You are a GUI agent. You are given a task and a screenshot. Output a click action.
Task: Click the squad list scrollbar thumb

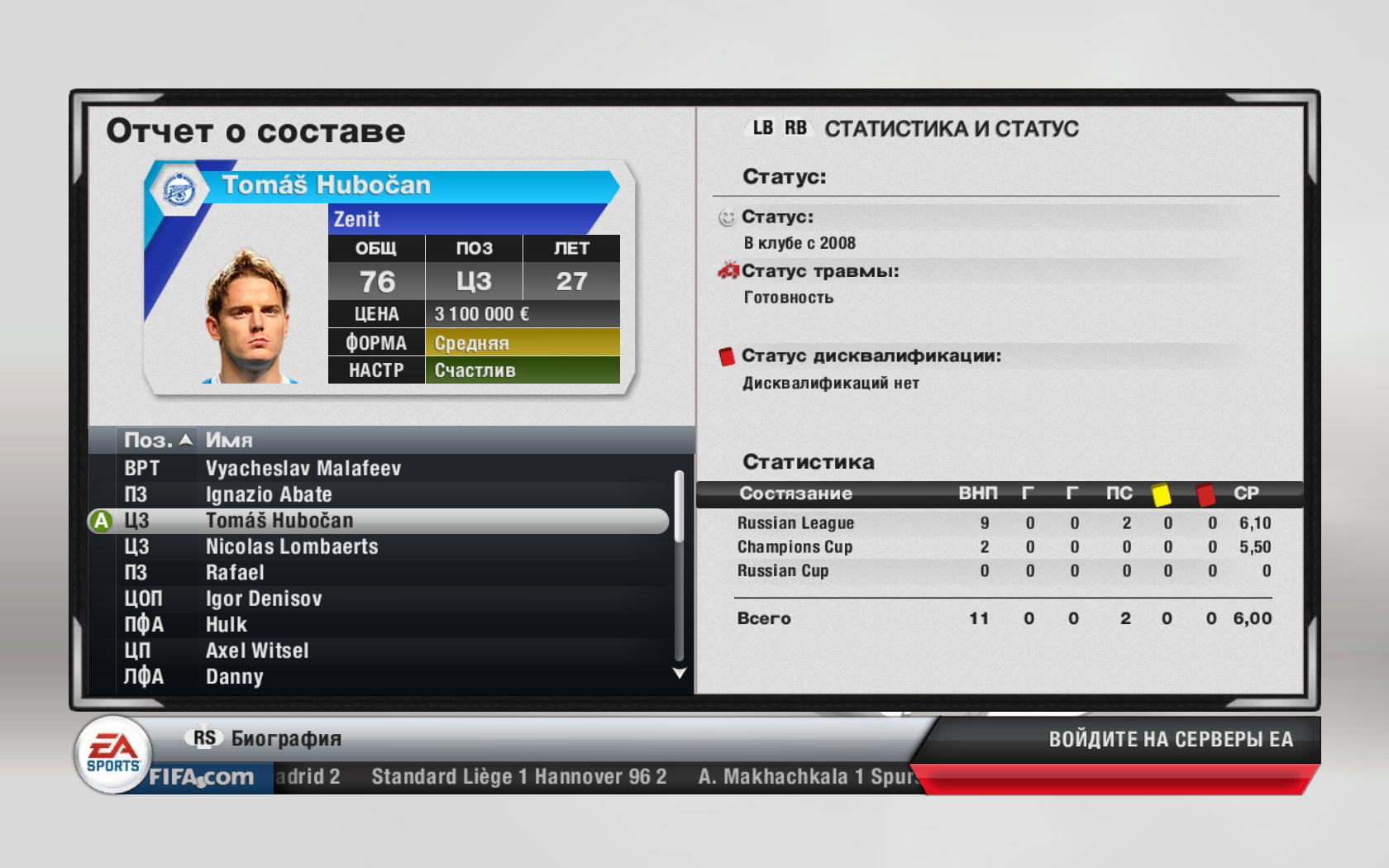(x=680, y=506)
